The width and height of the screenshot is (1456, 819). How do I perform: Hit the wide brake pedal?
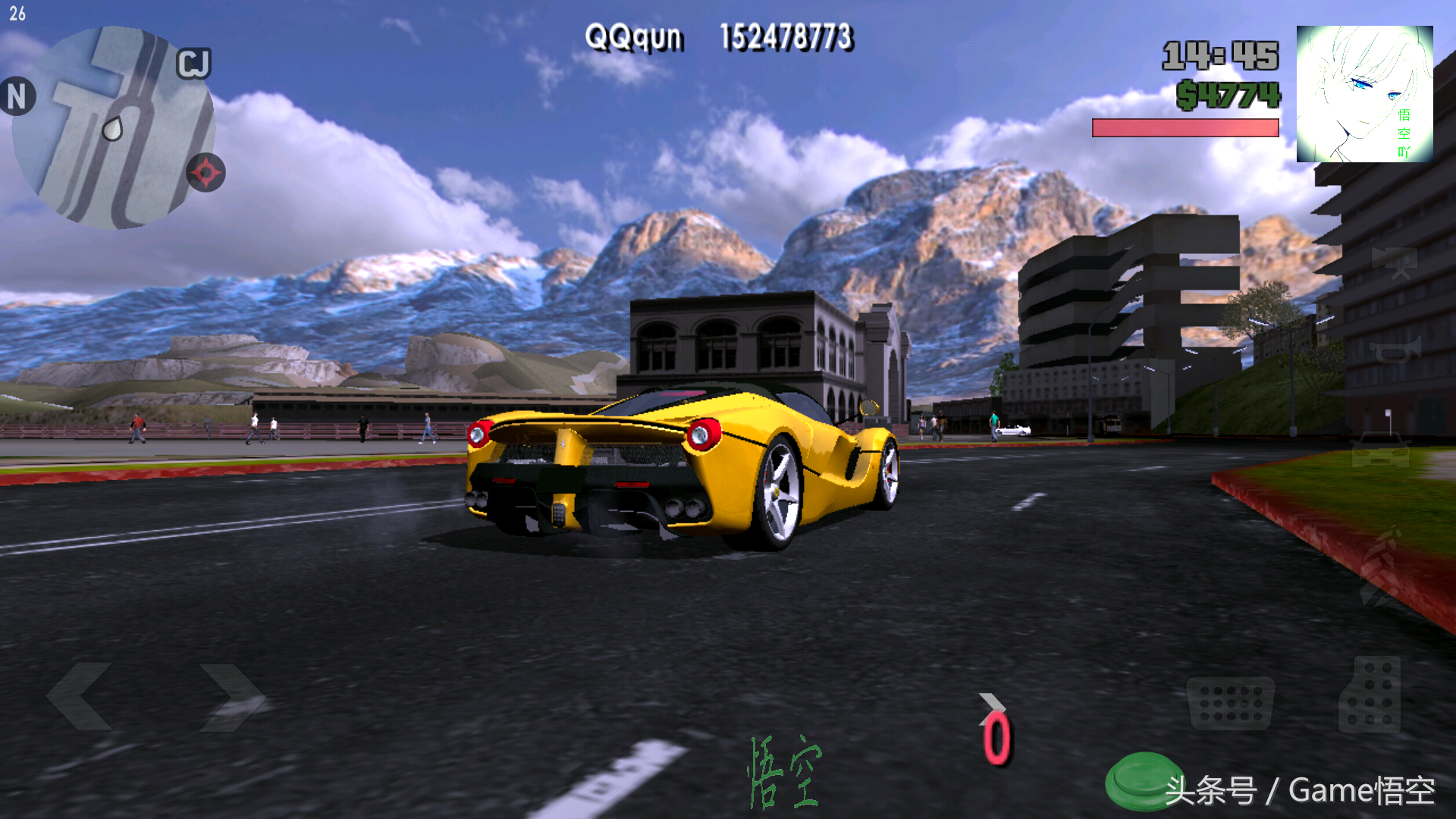point(1230,702)
